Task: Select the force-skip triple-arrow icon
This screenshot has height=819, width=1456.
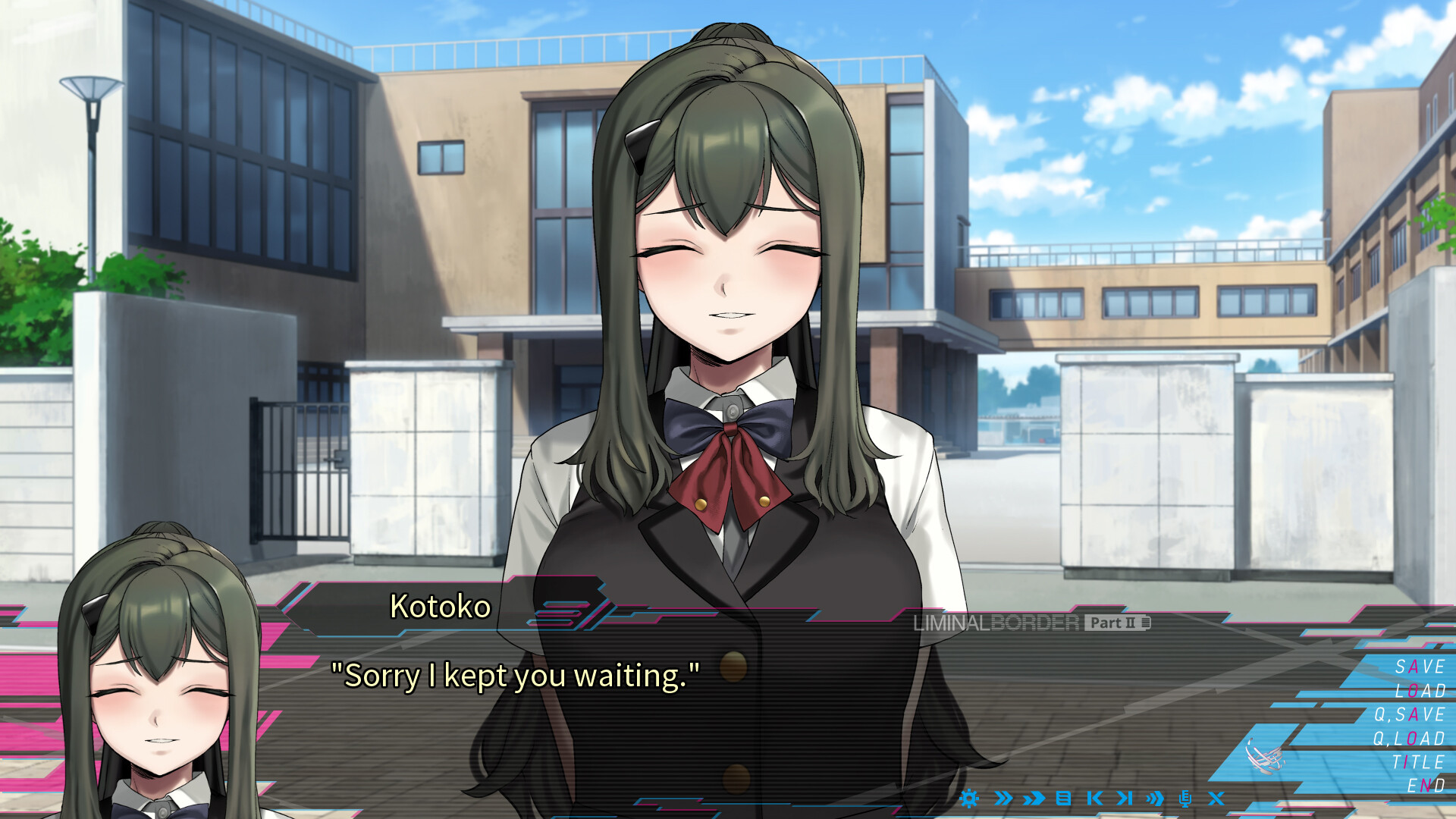Action: [1033, 798]
